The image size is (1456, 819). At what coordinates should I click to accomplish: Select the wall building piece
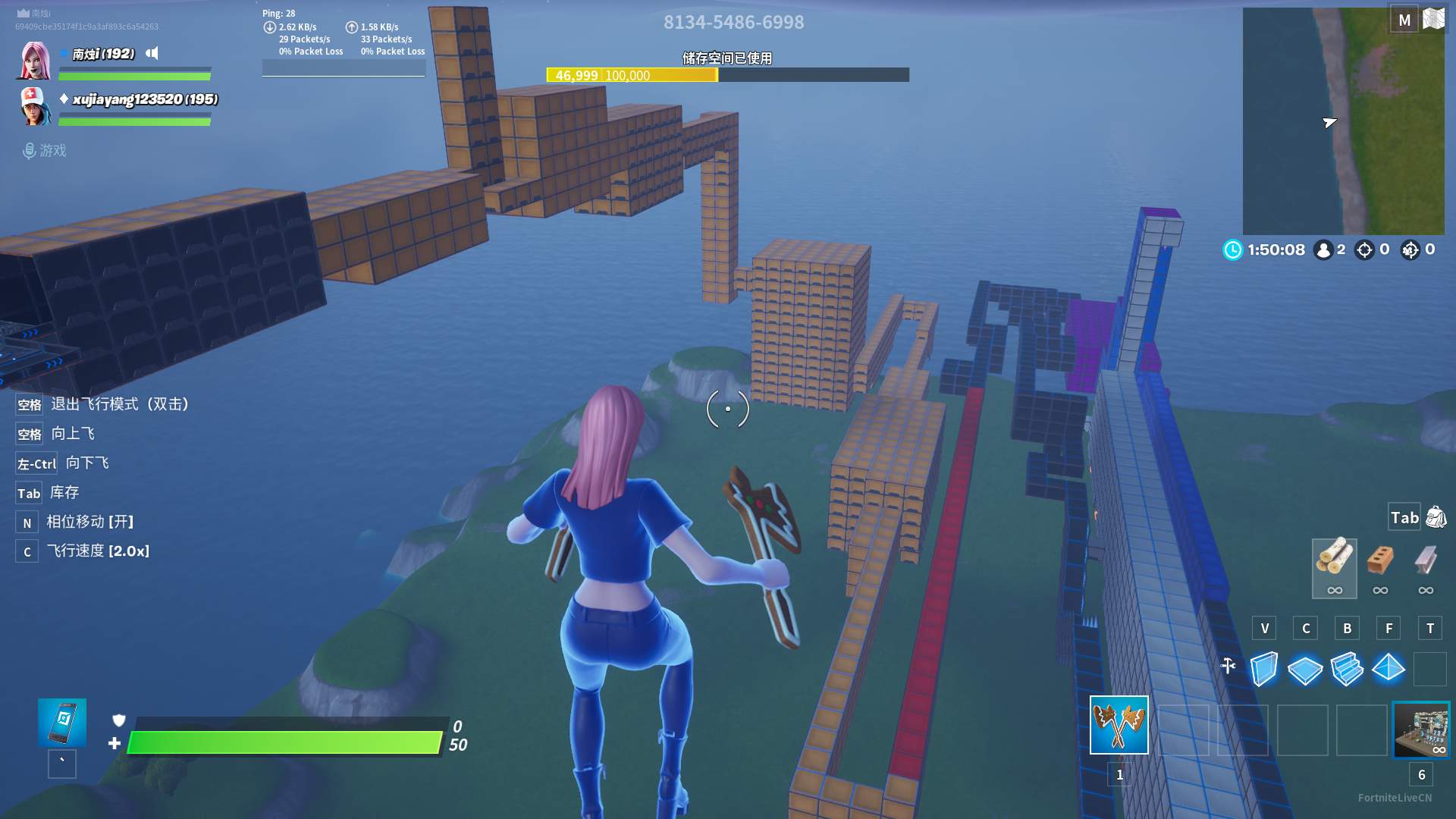tap(1263, 669)
